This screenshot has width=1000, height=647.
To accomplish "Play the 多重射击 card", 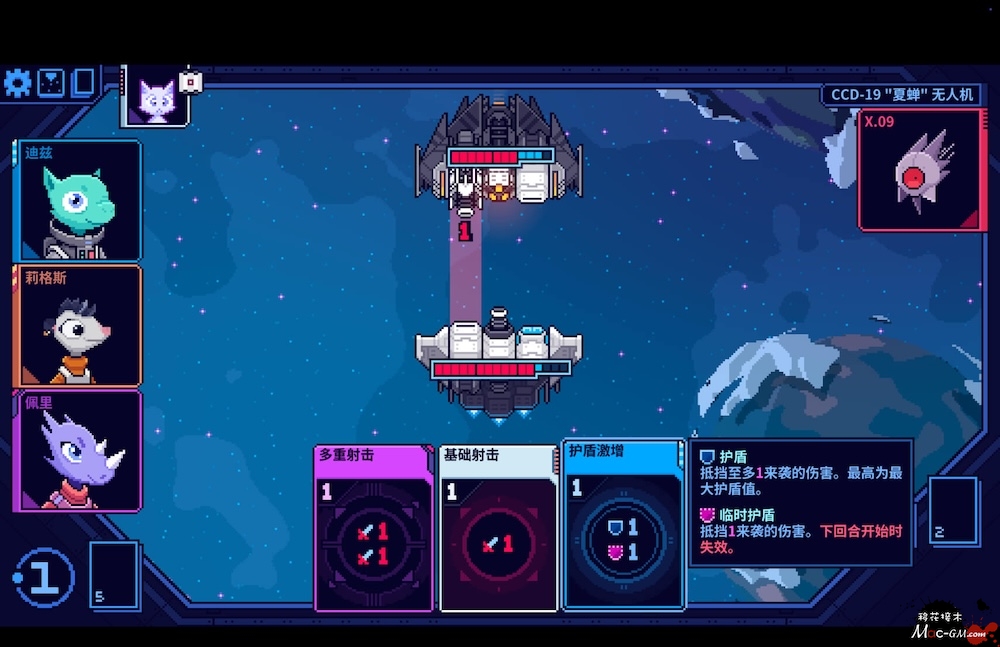I will click(373, 527).
